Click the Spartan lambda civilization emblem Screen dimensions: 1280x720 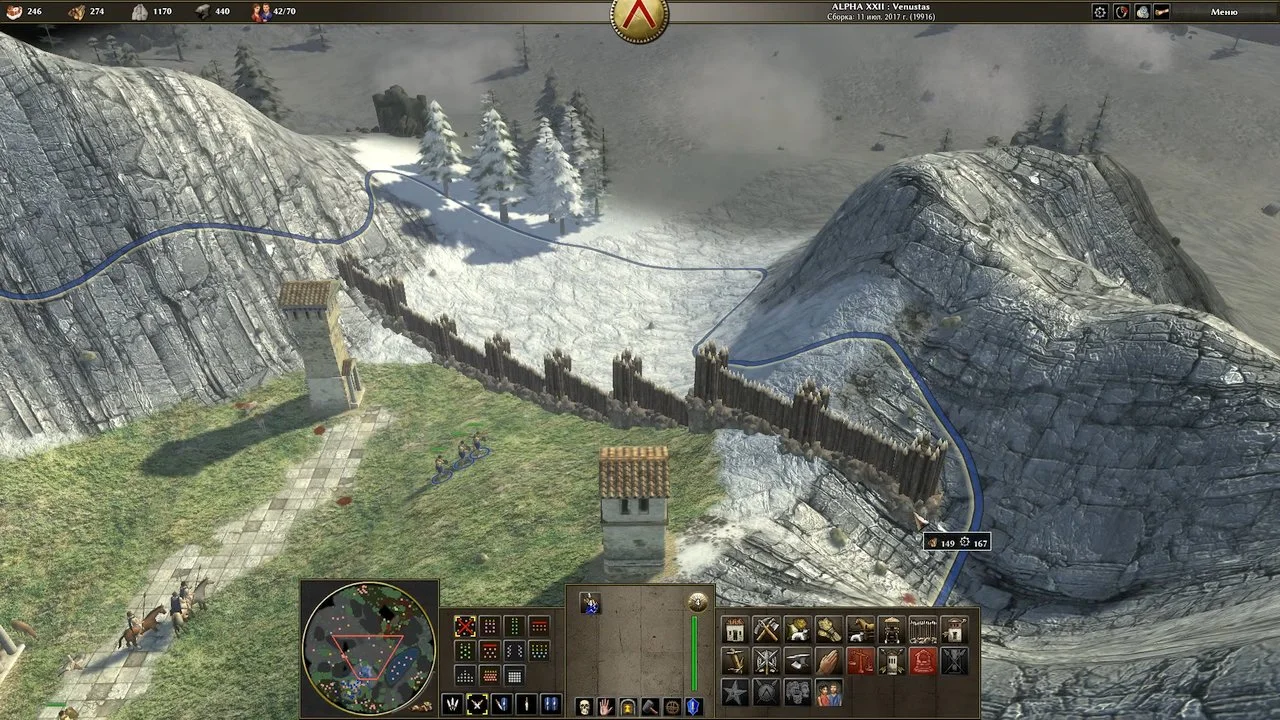[640, 17]
